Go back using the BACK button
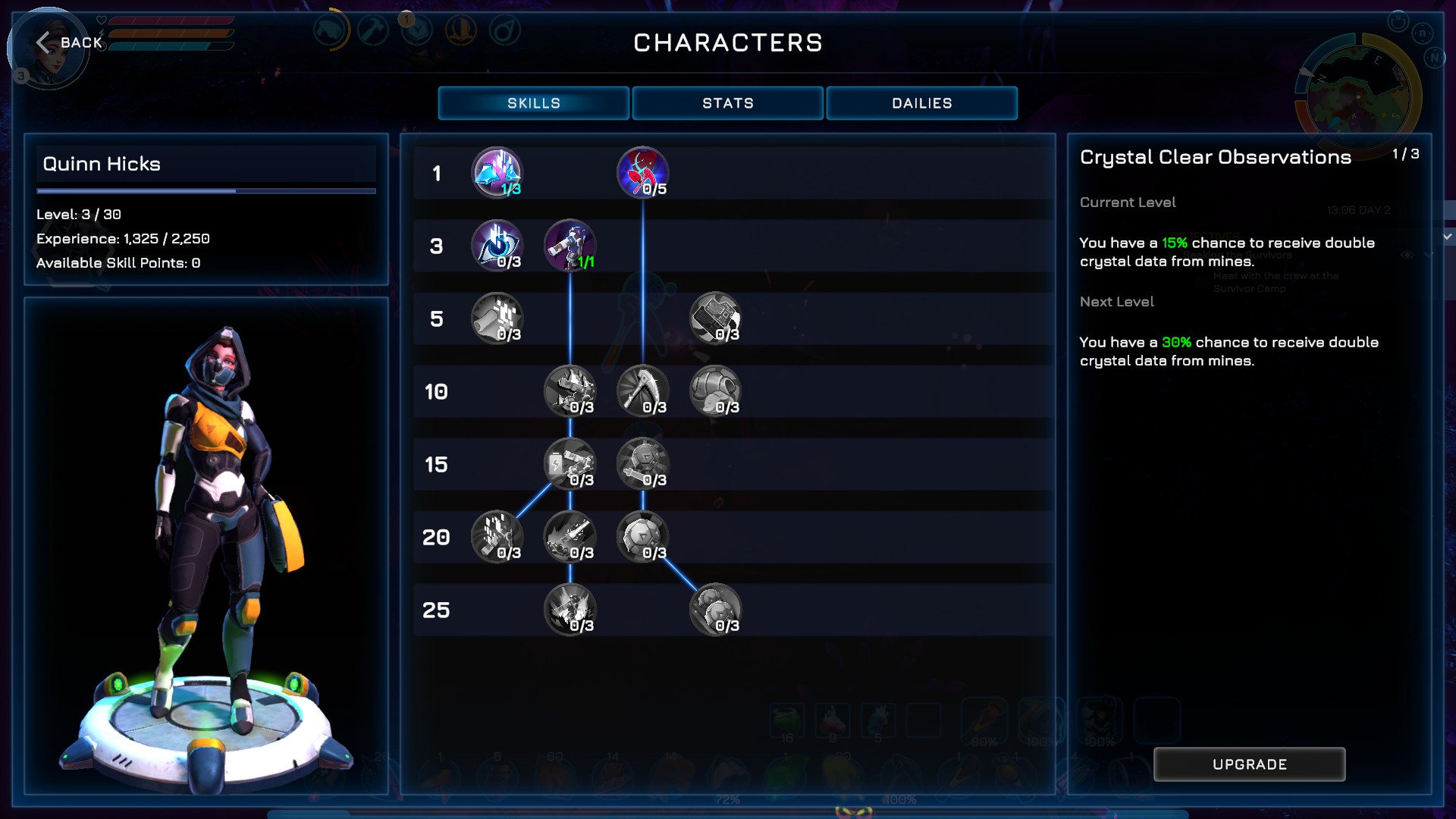This screenshot has width=1456, height=819. 70,42
